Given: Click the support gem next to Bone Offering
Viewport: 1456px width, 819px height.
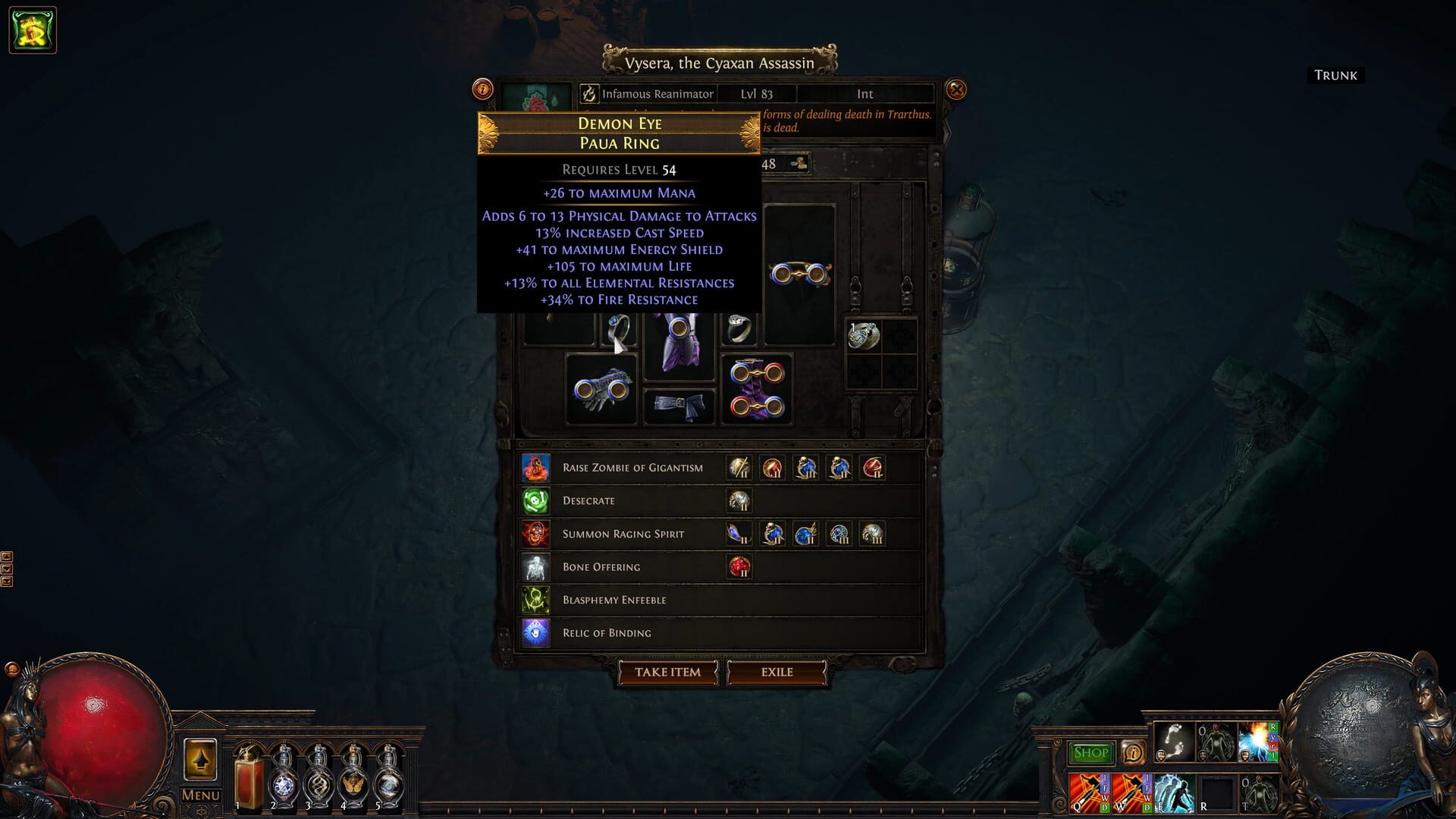Looking at the screenshot, I should click(742, 566).
